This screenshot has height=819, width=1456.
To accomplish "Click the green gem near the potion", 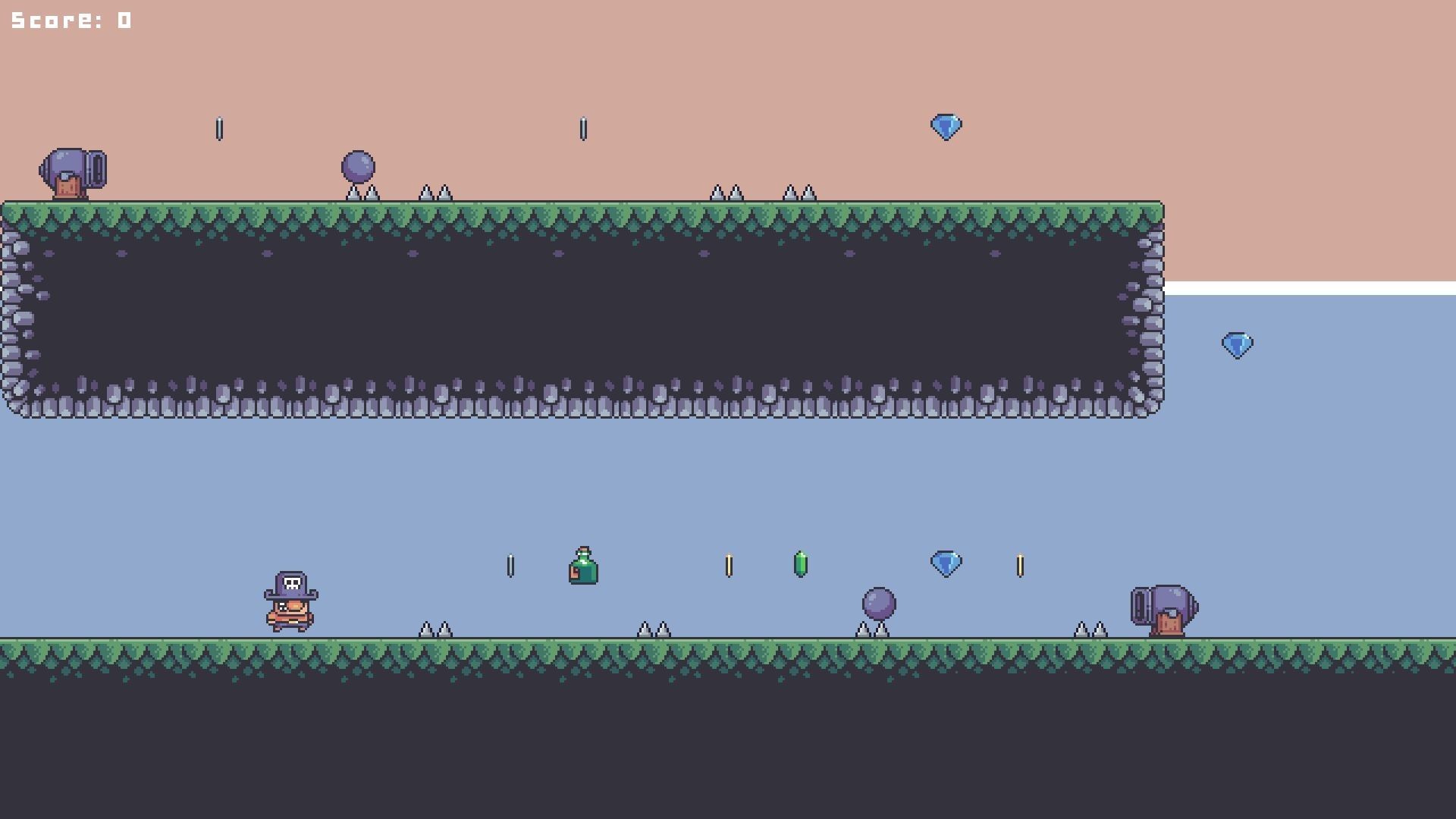I will (802, 563).
